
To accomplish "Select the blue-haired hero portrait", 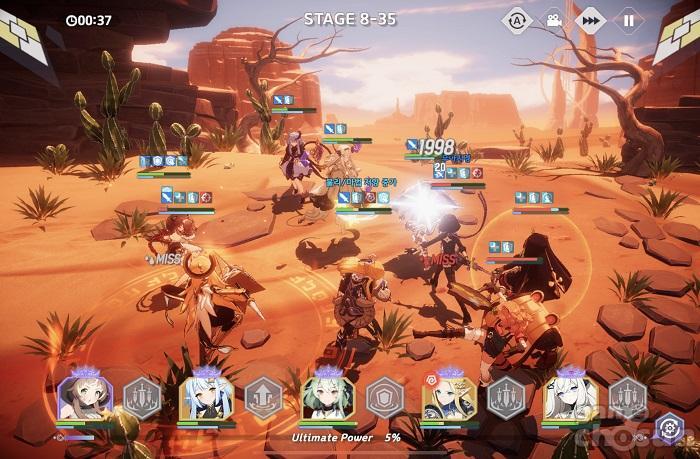I will pyautogui.click(x=206, y=396).
